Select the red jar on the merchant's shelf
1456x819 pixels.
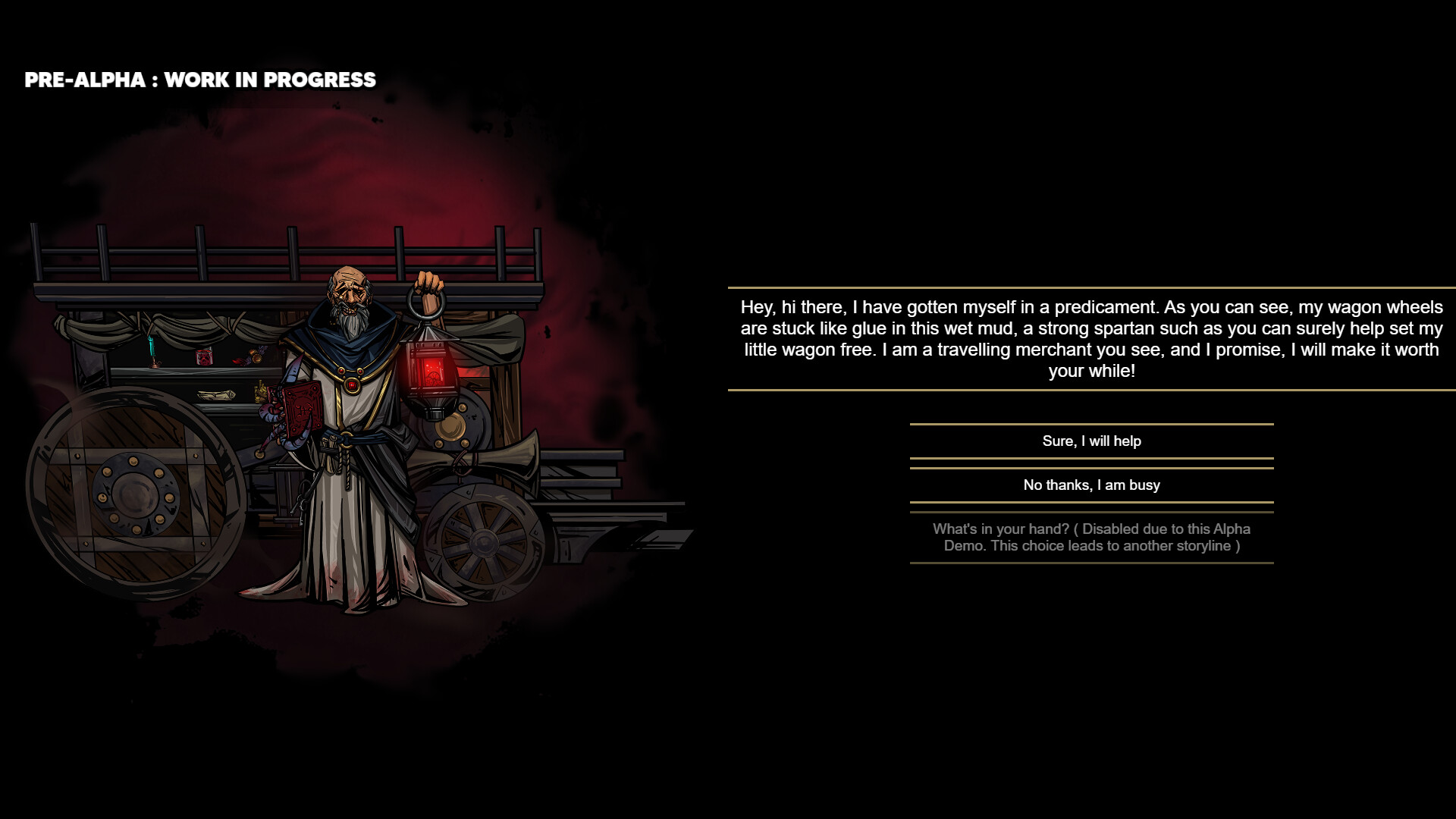(204, 356)
